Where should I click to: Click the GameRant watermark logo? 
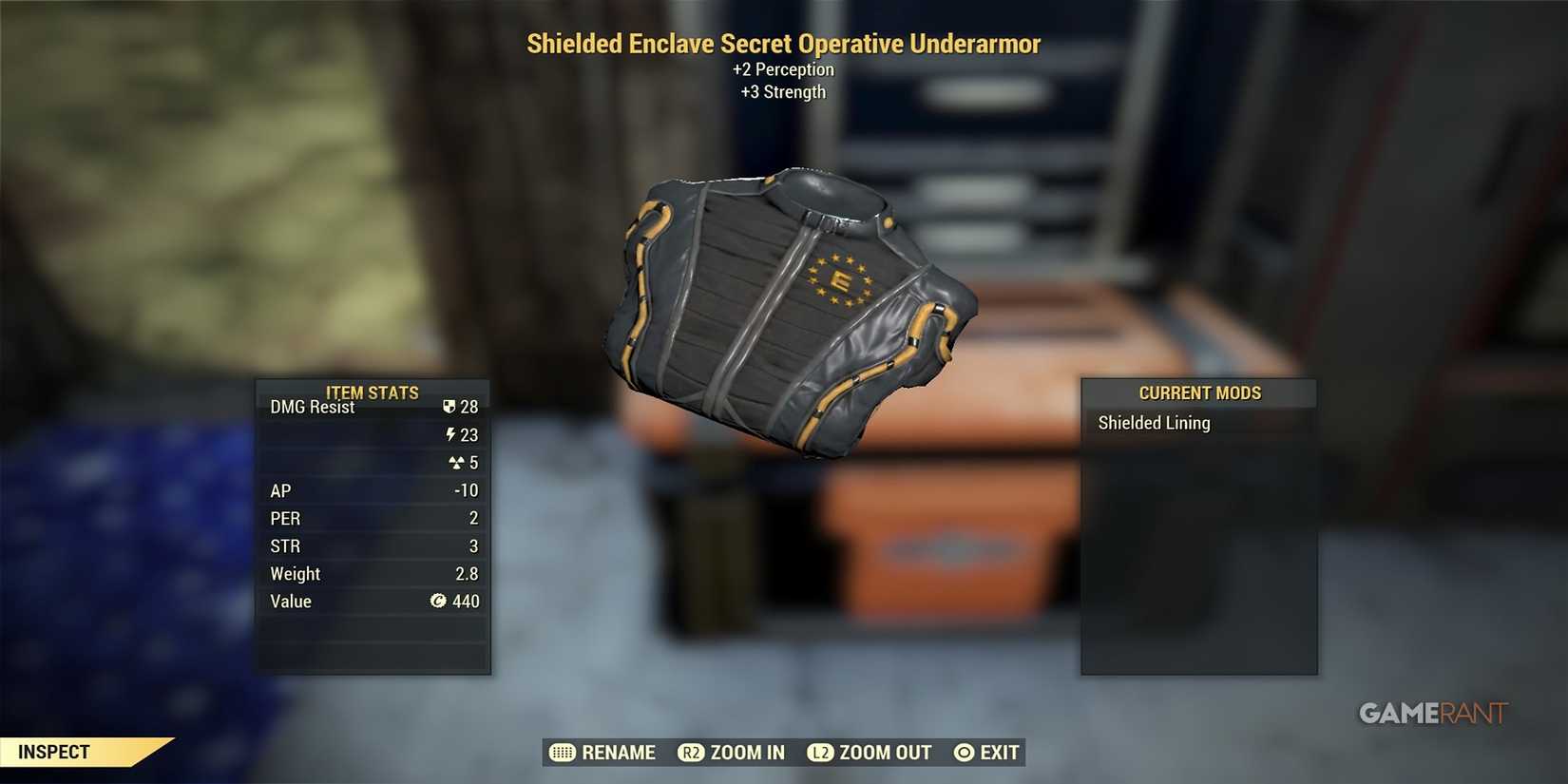[x=1432, y=713]
